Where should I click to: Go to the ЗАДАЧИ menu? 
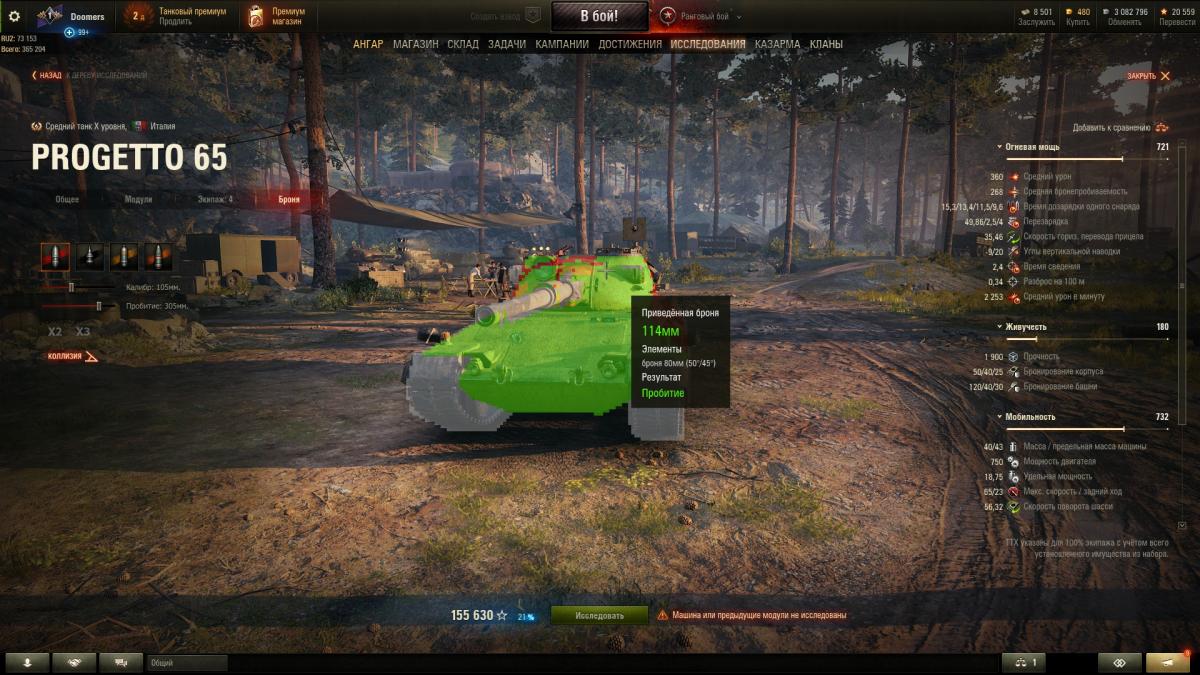point(507,44)
